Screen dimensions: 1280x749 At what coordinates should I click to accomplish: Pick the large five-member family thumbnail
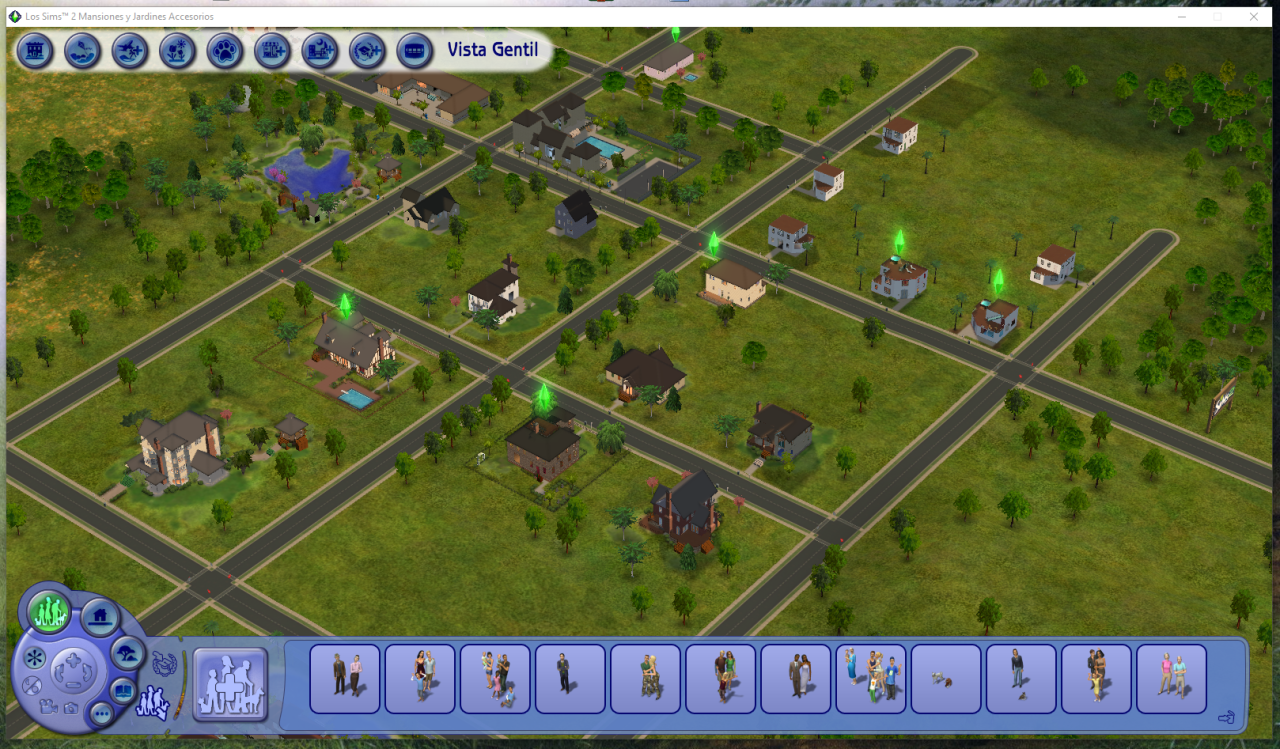tap(870, 679)
